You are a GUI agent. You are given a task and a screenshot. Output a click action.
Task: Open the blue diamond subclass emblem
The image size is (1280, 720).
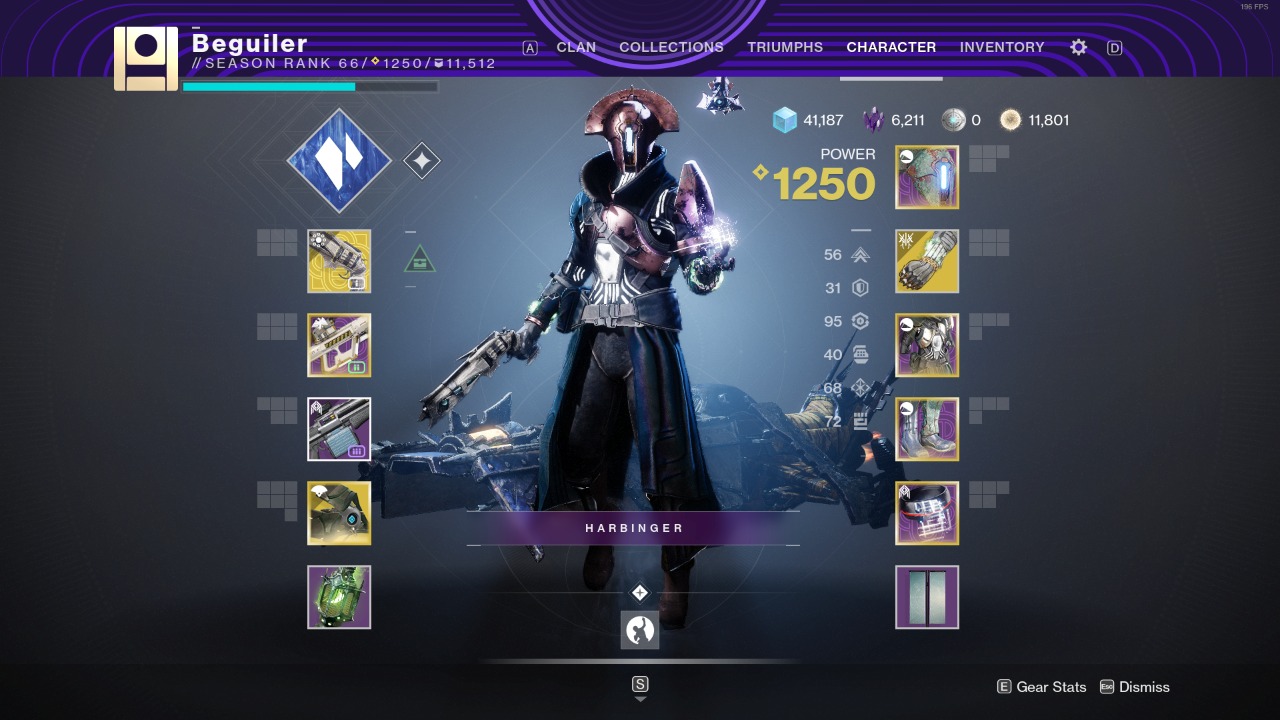click(x=339, y=161)
